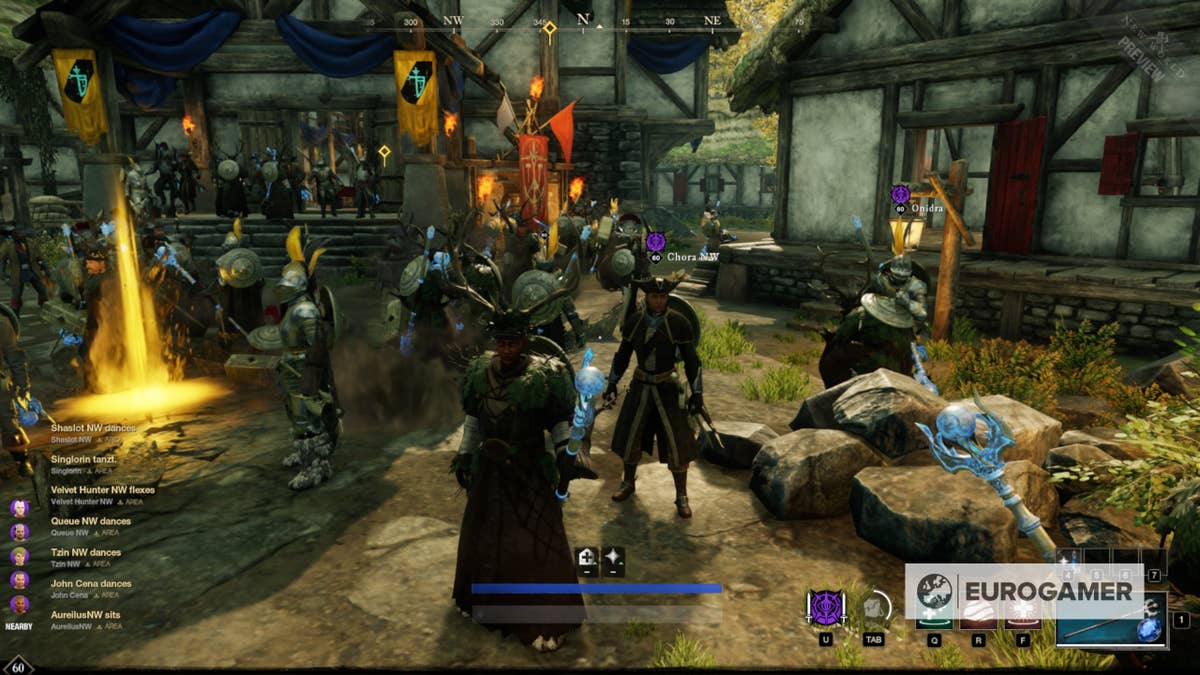Click the first status effect icon above health bar

(x=588, y=561)
